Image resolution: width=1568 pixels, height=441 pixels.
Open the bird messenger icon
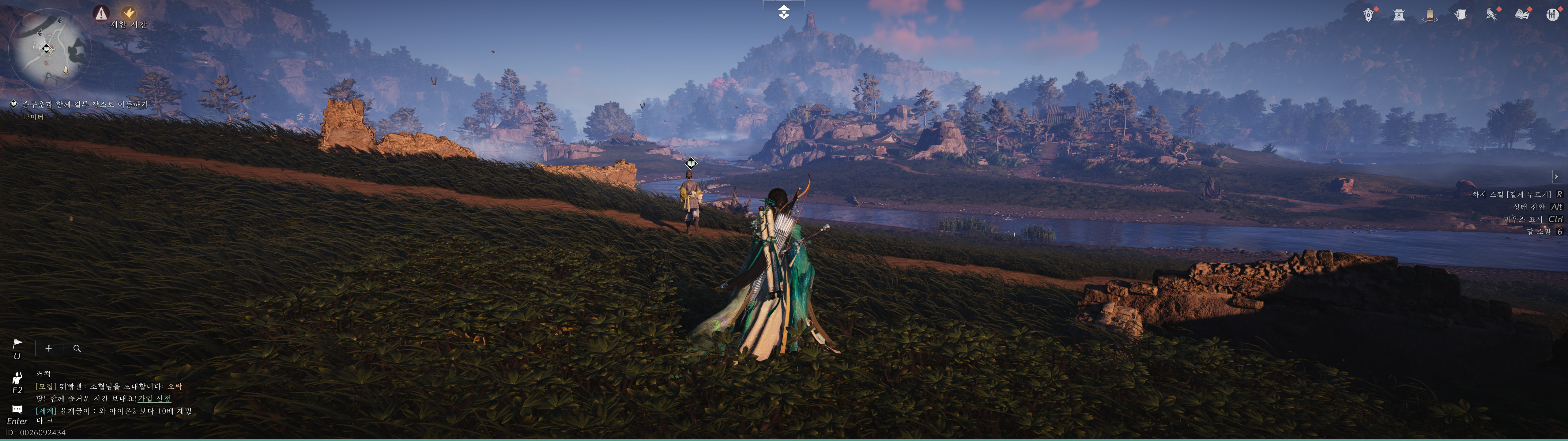click(x=1491, y=15)
